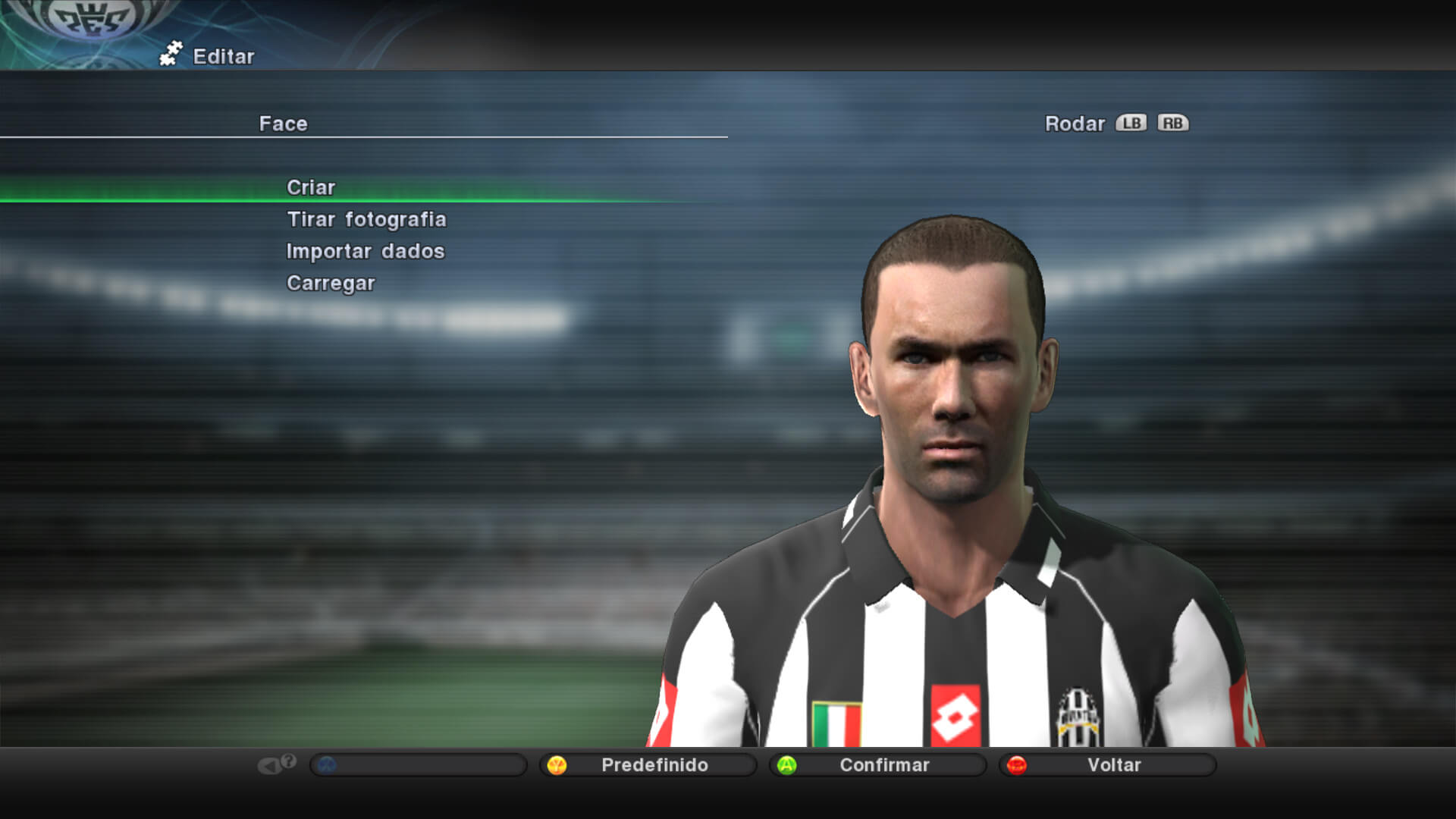Select Carregar in the Face menu
Screen dimensions: 1456x819
tap(331, 283)
